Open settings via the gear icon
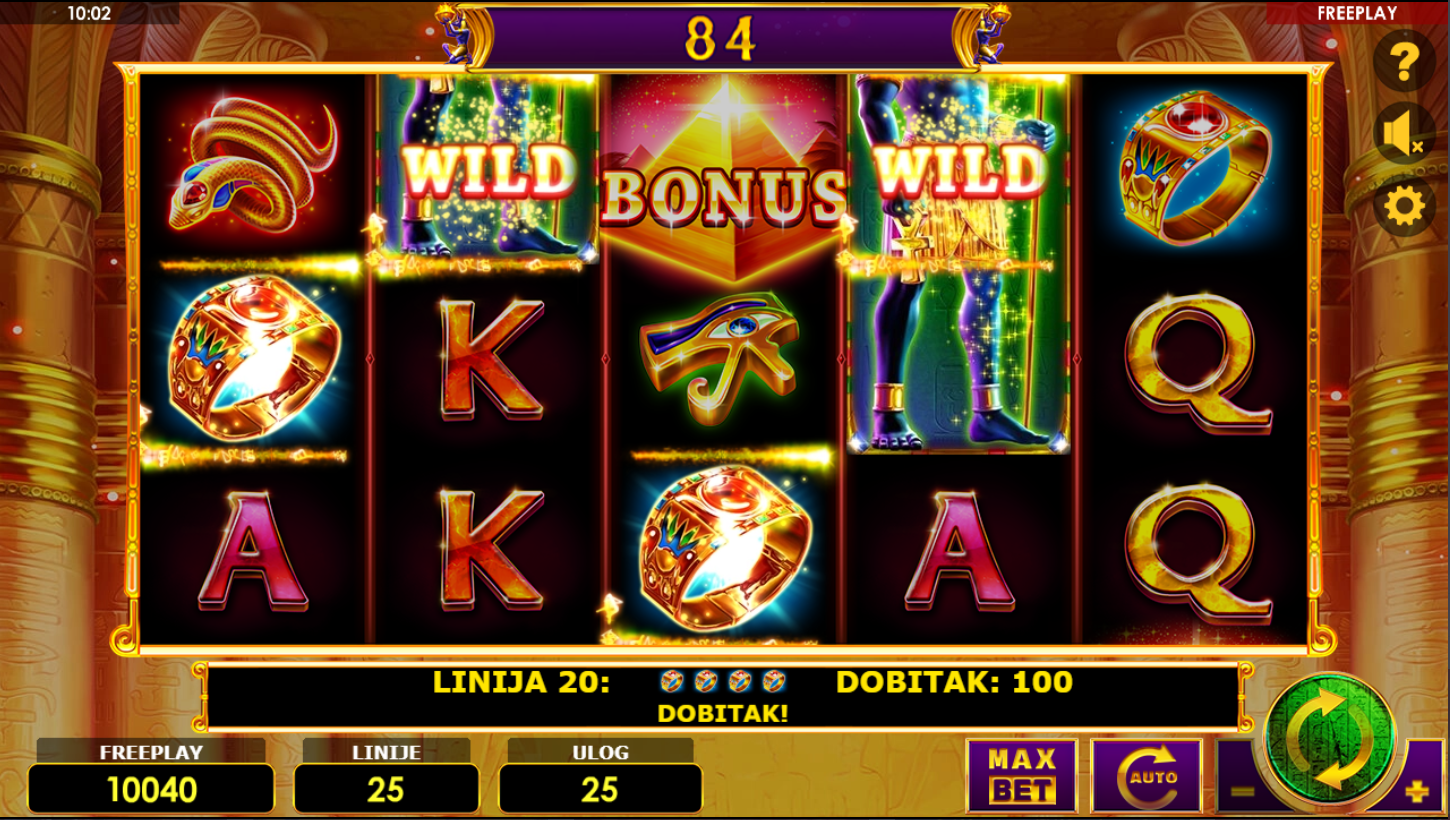This screenshot has width=1450, height=820. 1404,207
